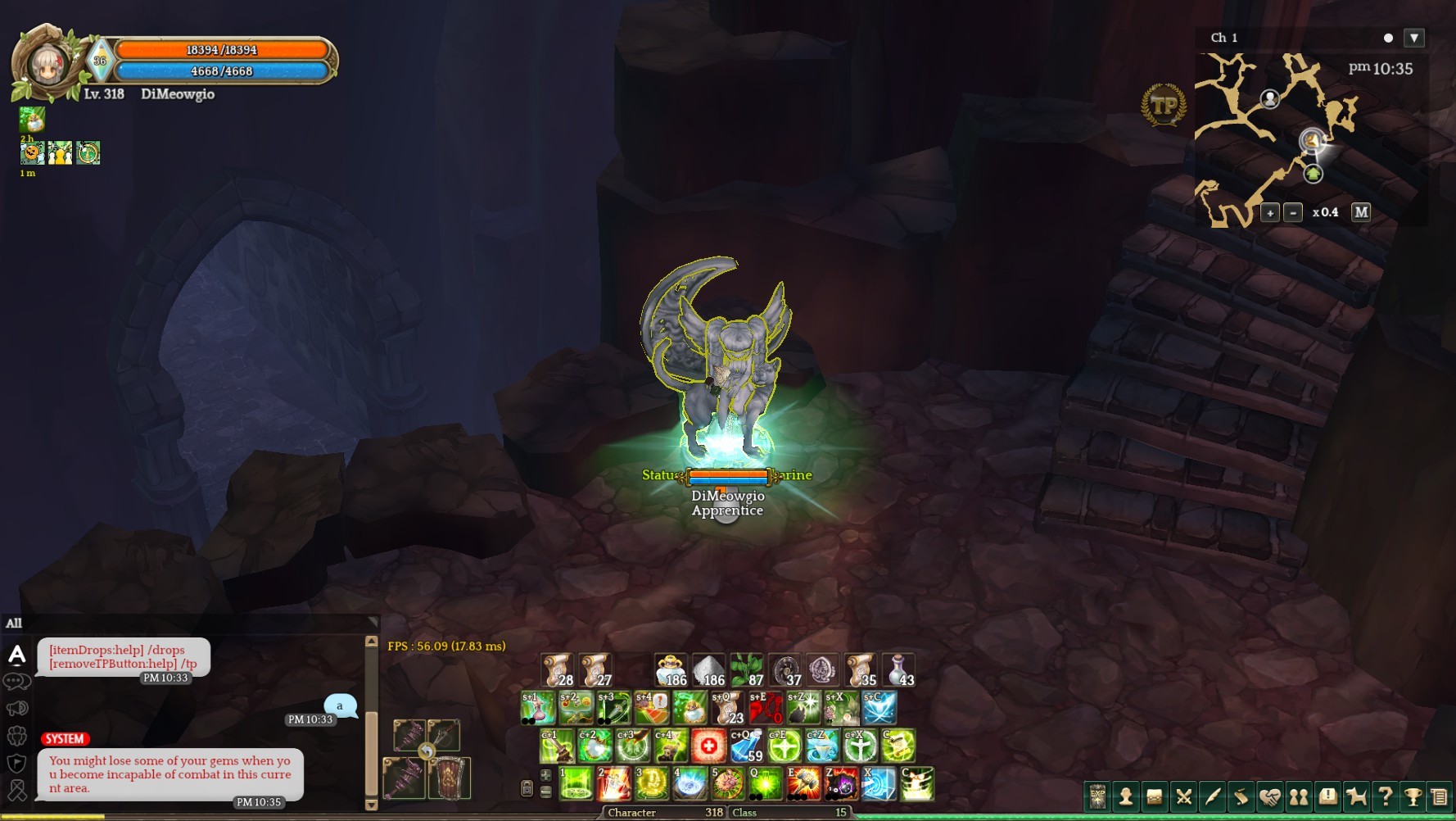Use the blue potion with 59 count
The width and height of the screenshot is (1456, 821).
(x=746, y=746)
